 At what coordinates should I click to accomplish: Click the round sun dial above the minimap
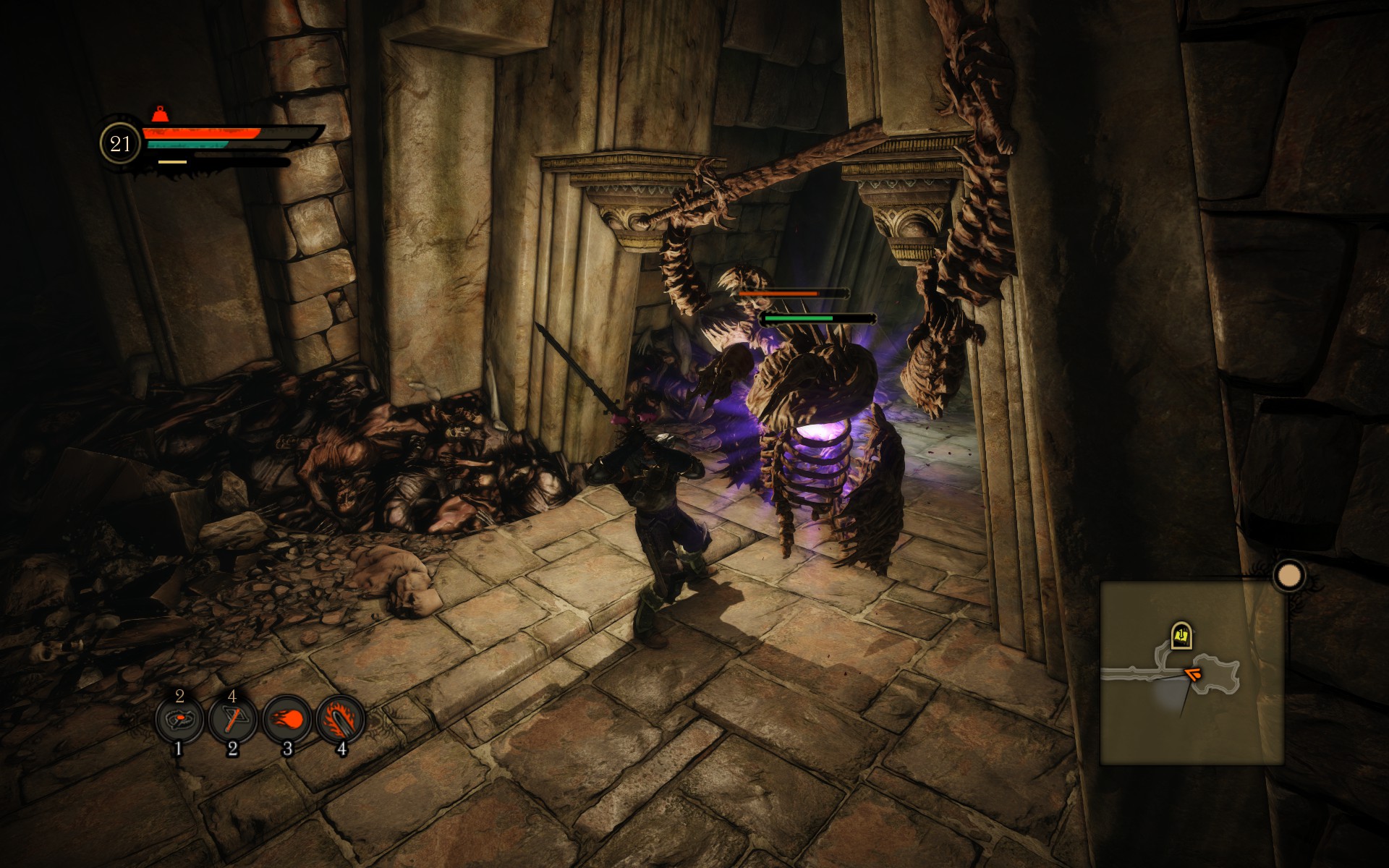click(1288, 576)
